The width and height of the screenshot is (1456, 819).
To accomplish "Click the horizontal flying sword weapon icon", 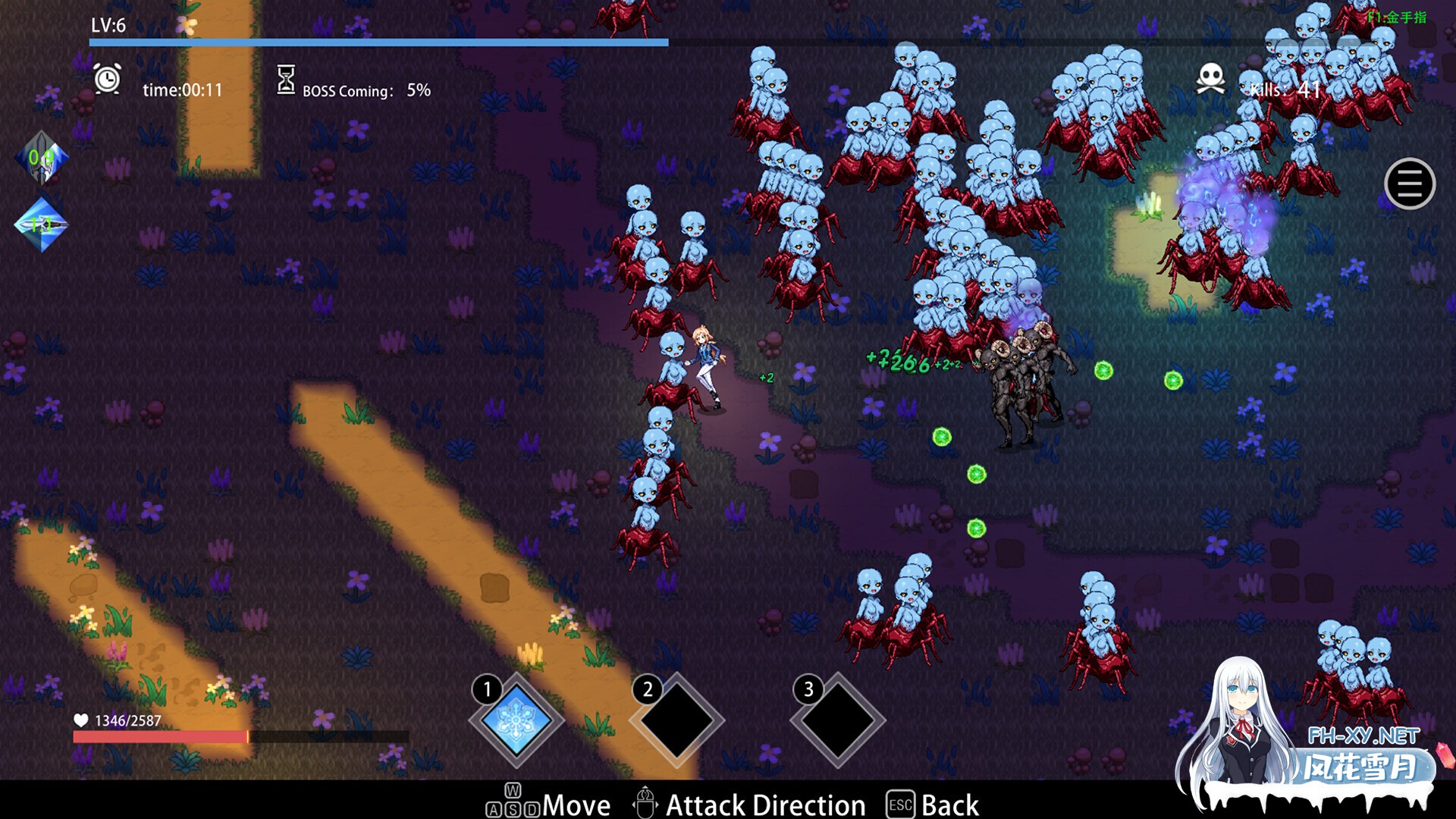I will tap(42, 224).
